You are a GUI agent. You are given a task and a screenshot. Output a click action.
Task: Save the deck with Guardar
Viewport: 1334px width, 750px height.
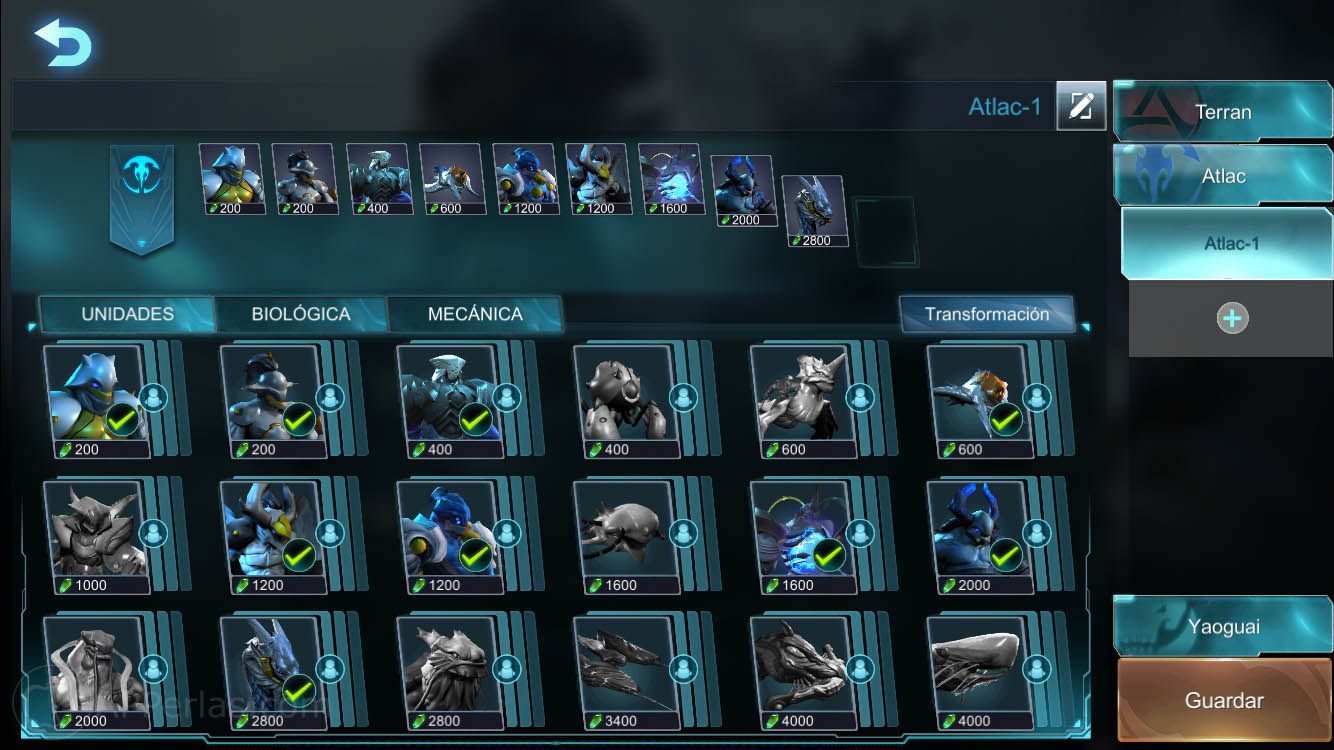tap(1223, 700)
